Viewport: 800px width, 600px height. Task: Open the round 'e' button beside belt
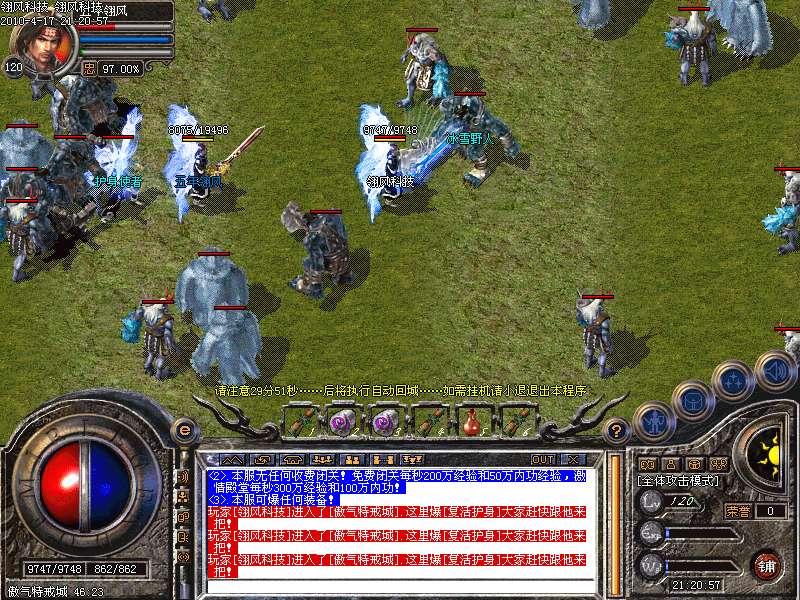coord(184,430)
